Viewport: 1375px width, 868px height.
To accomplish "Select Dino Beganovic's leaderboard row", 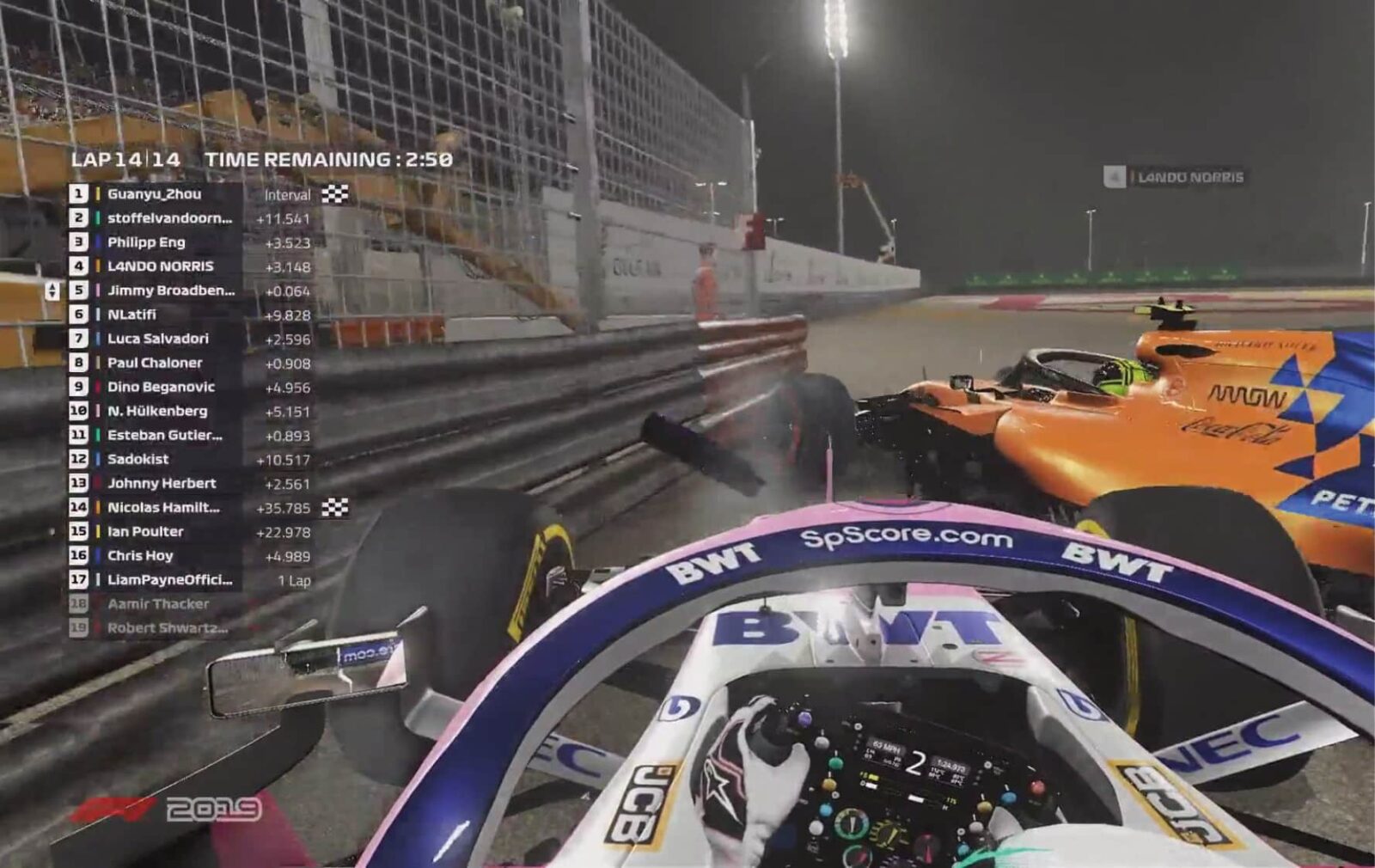I will 161,387.
